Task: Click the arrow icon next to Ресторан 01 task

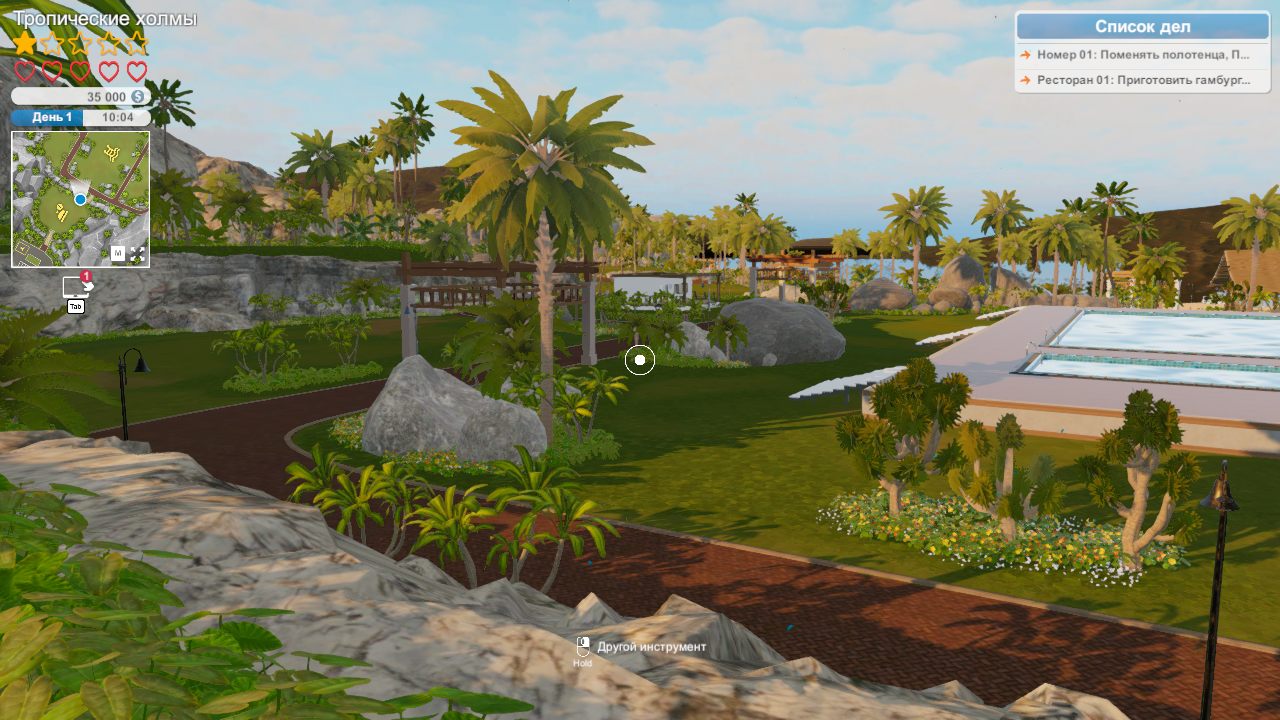Action: [x=1026, y=79]
